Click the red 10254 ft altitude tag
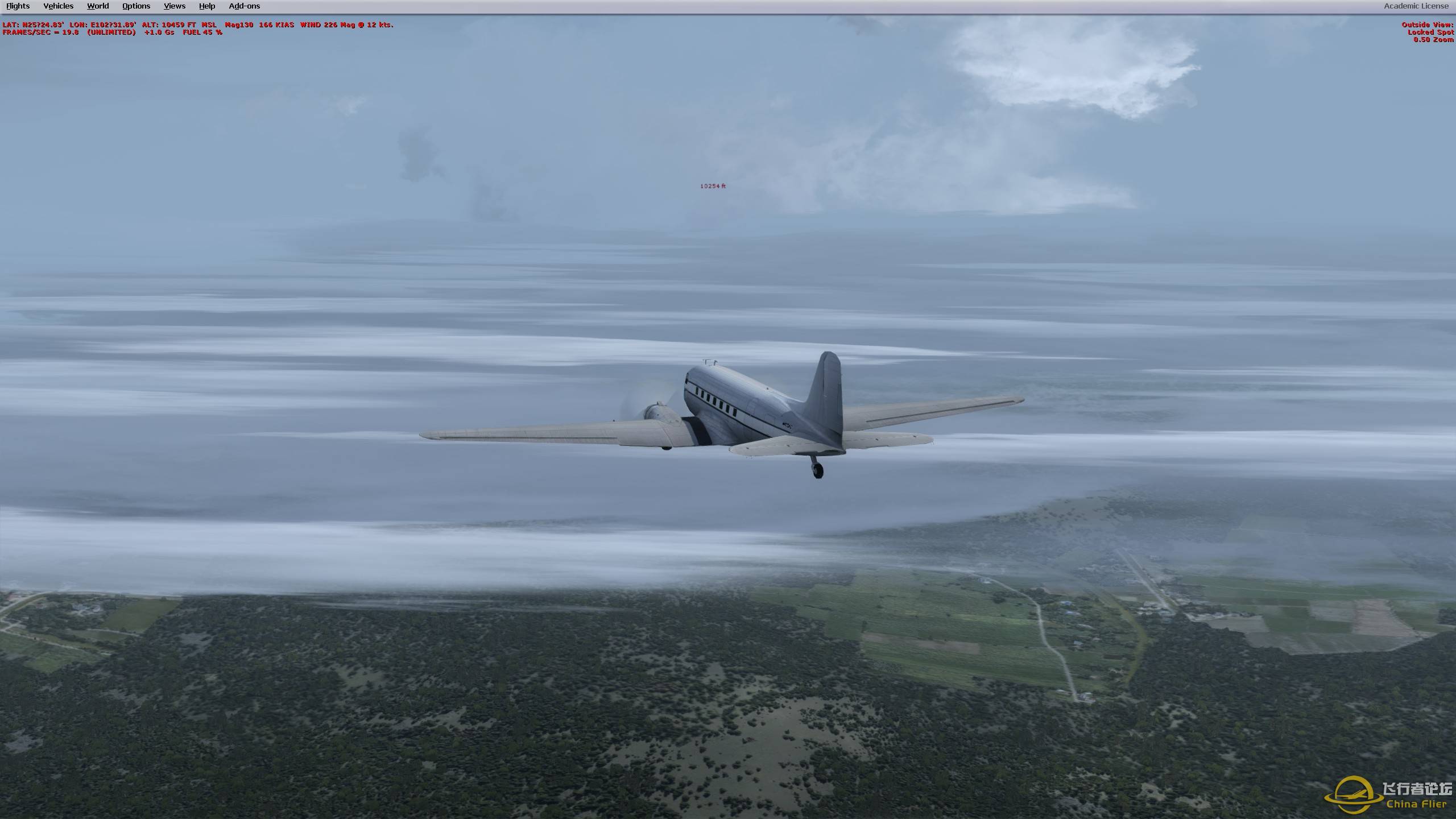Screen dimensions: 1456x819 click(x=713, y=186)
